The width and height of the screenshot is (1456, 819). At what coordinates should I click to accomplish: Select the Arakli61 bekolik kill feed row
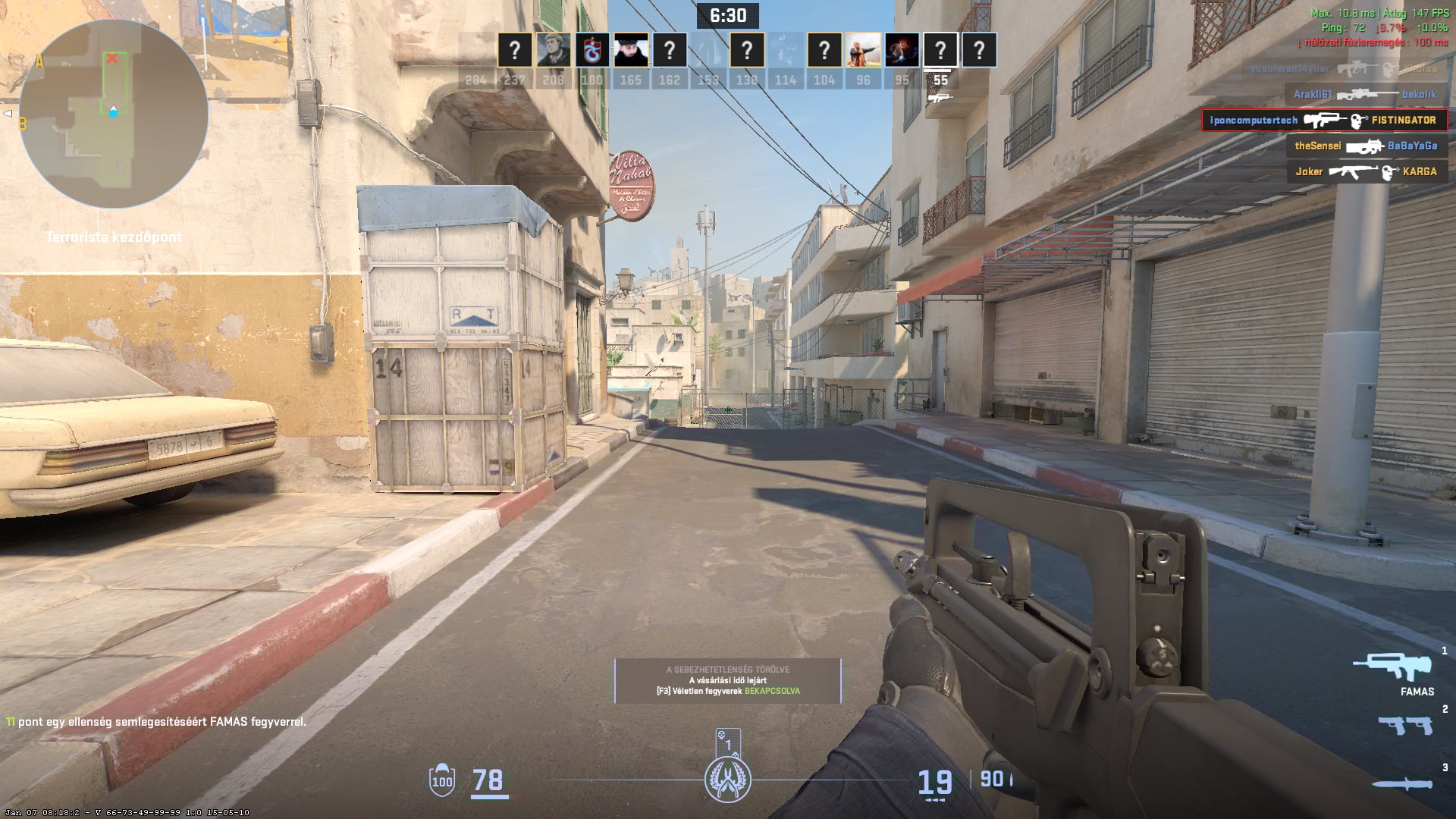pos(1365,94)
